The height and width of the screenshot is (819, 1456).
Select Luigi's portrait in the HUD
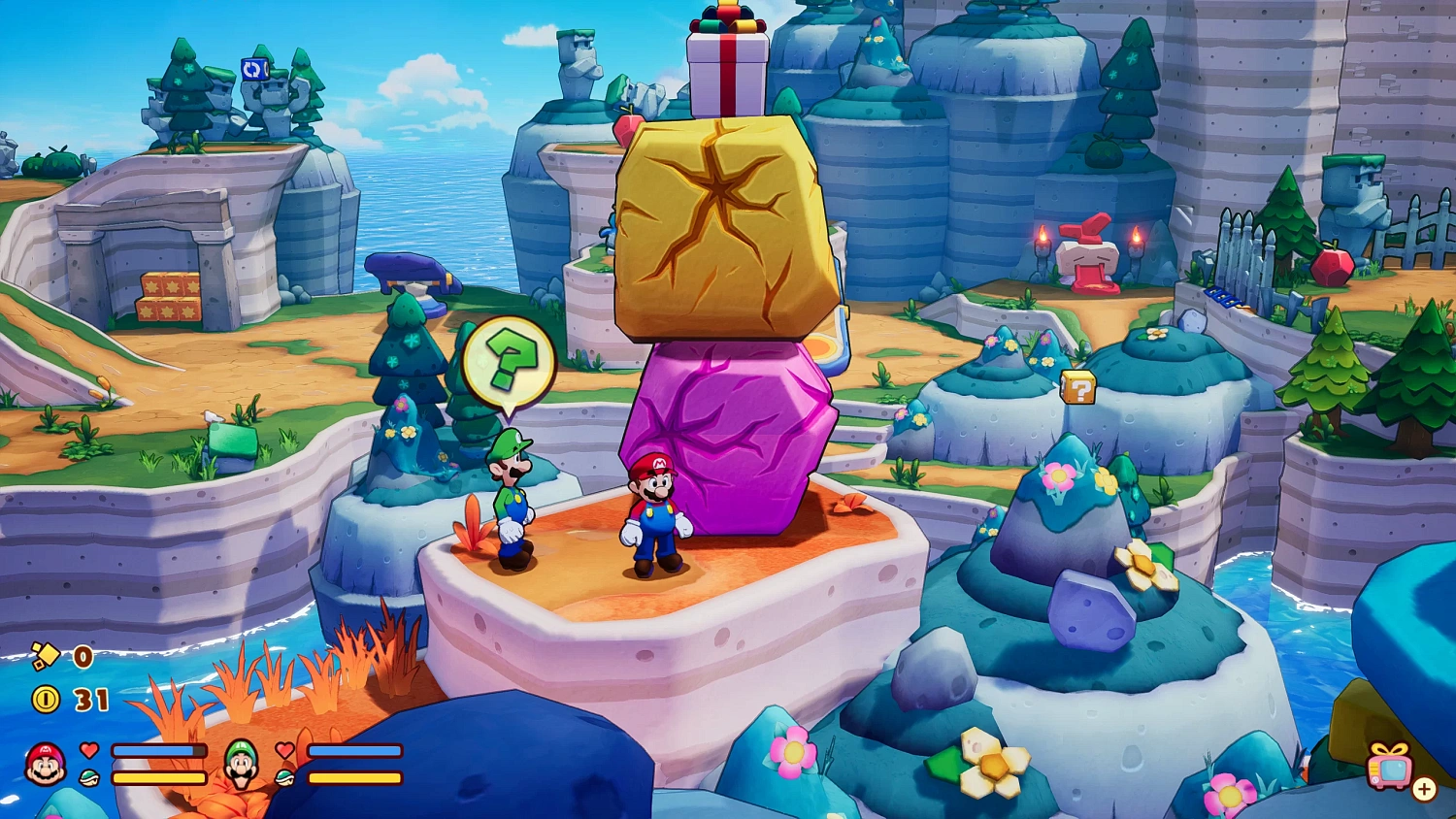(x=242, y=764)
